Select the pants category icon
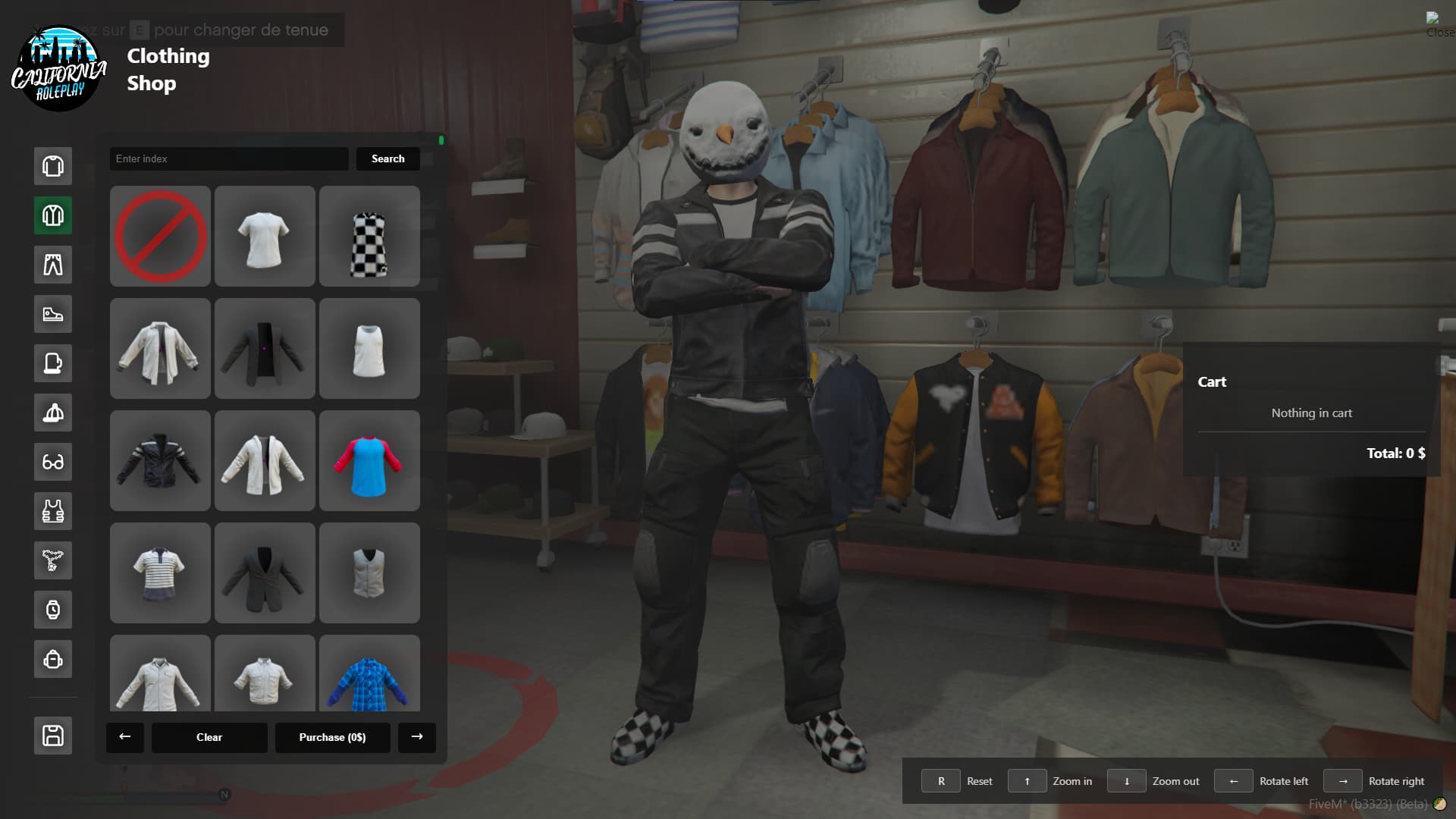The width and height of the screenshot is (1456, 819). 52,265
